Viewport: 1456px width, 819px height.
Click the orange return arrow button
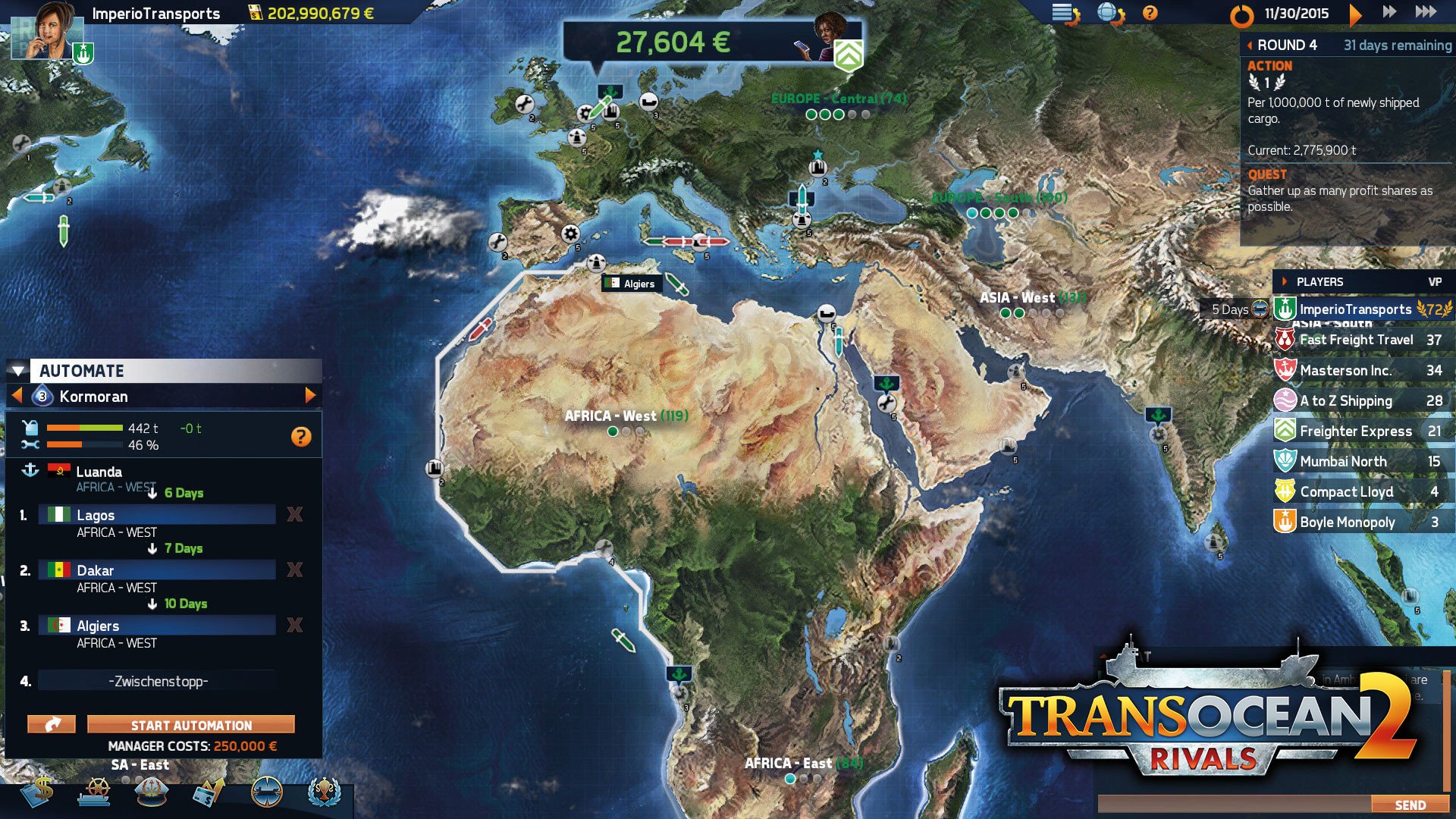[52, 725]
